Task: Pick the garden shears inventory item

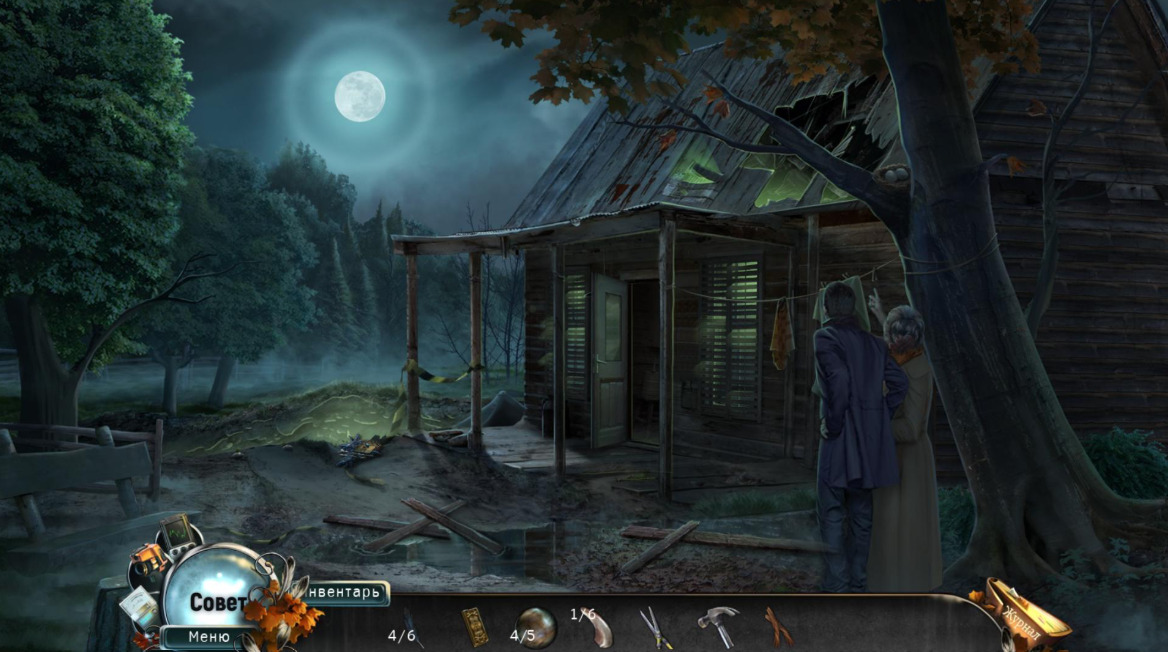Action: [656, 627]
